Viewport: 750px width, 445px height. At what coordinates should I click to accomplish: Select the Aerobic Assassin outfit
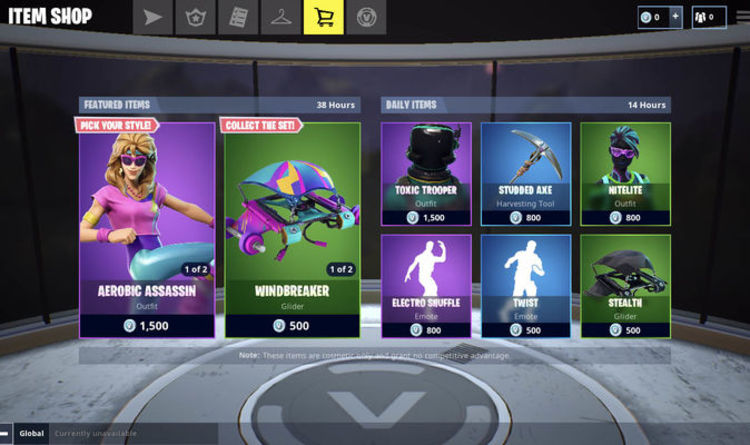[x=147, y=229]
